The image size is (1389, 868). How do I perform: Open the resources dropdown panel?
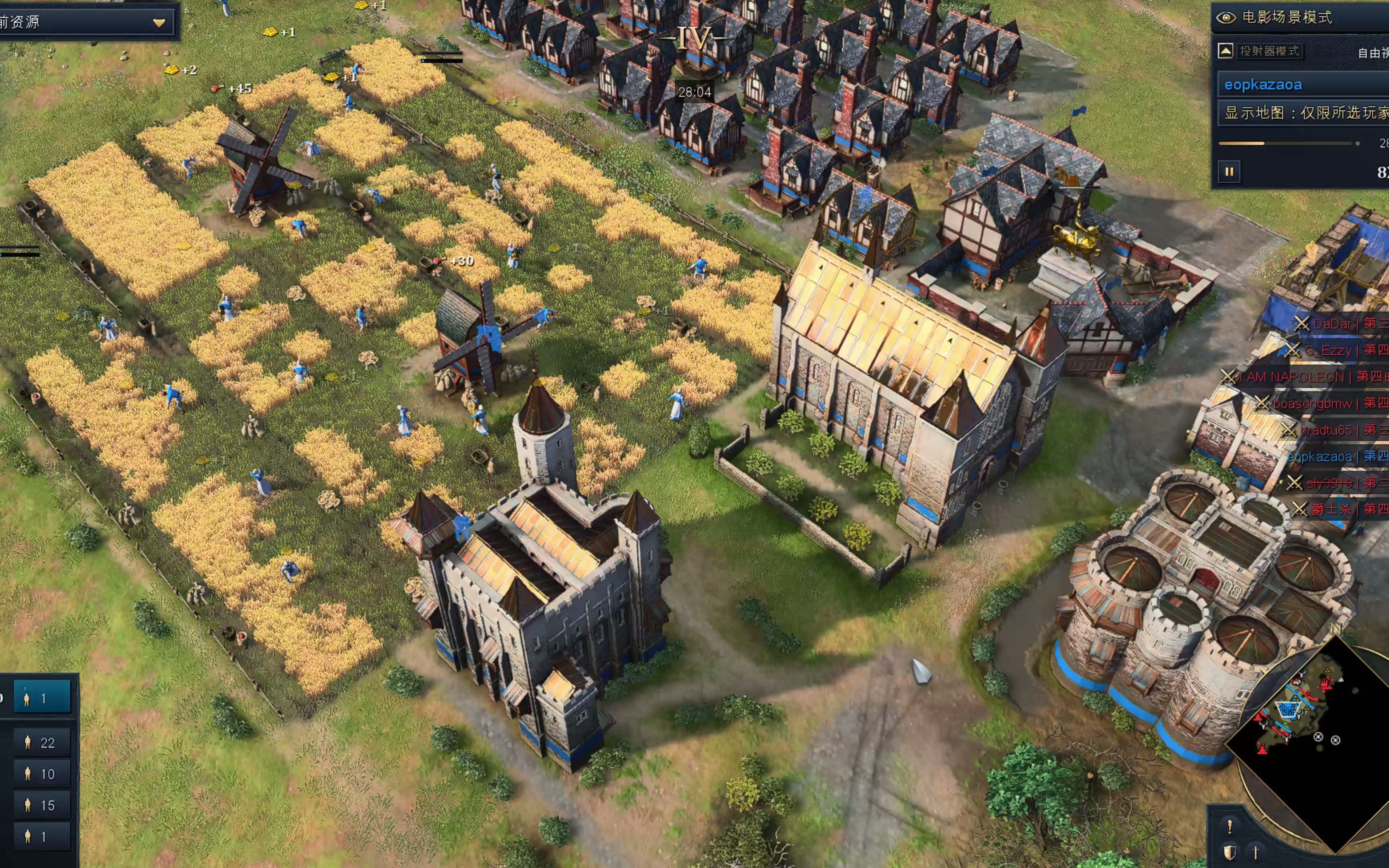(159, 23)
